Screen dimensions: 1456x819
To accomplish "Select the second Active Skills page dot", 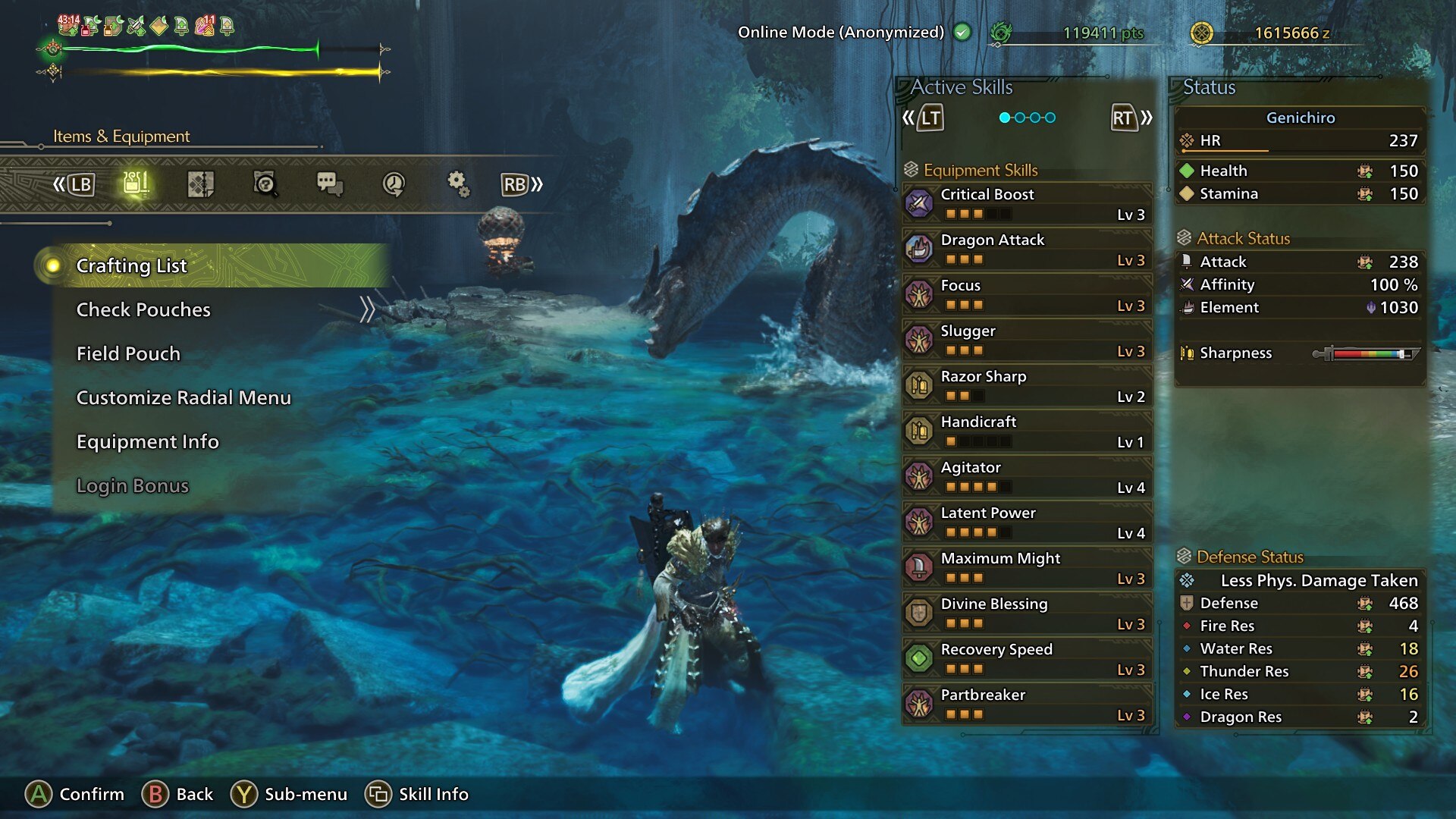I will (1018, 118).
